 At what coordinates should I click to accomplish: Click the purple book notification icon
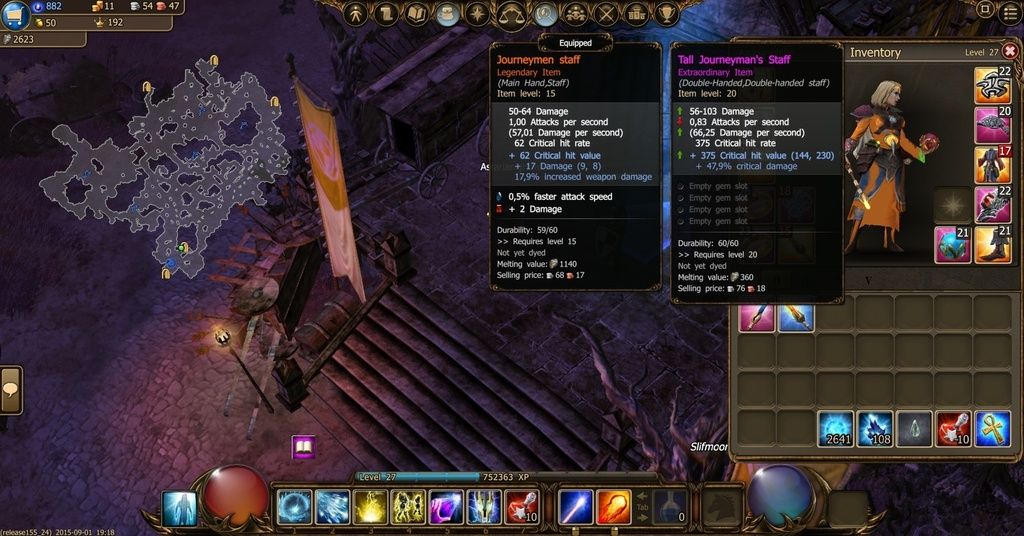click(x=304, y=447)
